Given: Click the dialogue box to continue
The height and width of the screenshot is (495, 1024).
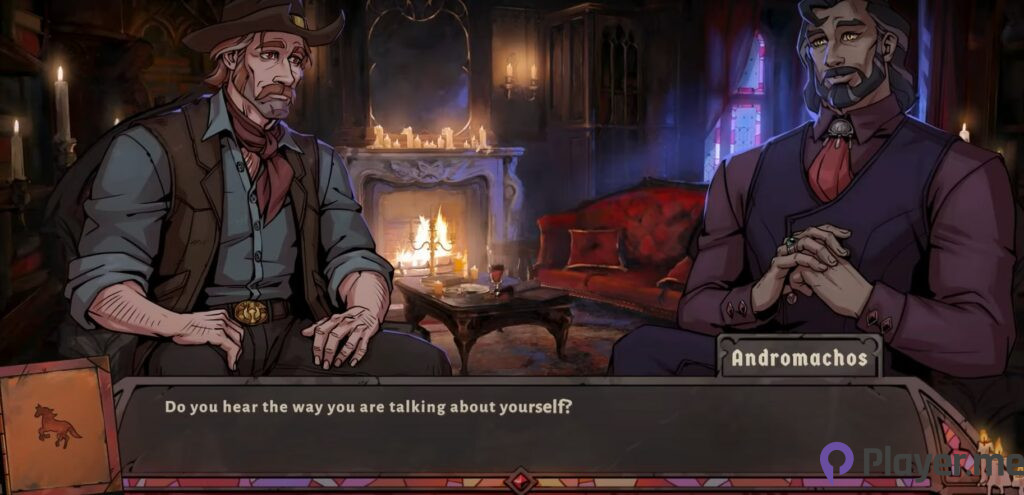Looking at the screenshot, I should coord(520,427).
